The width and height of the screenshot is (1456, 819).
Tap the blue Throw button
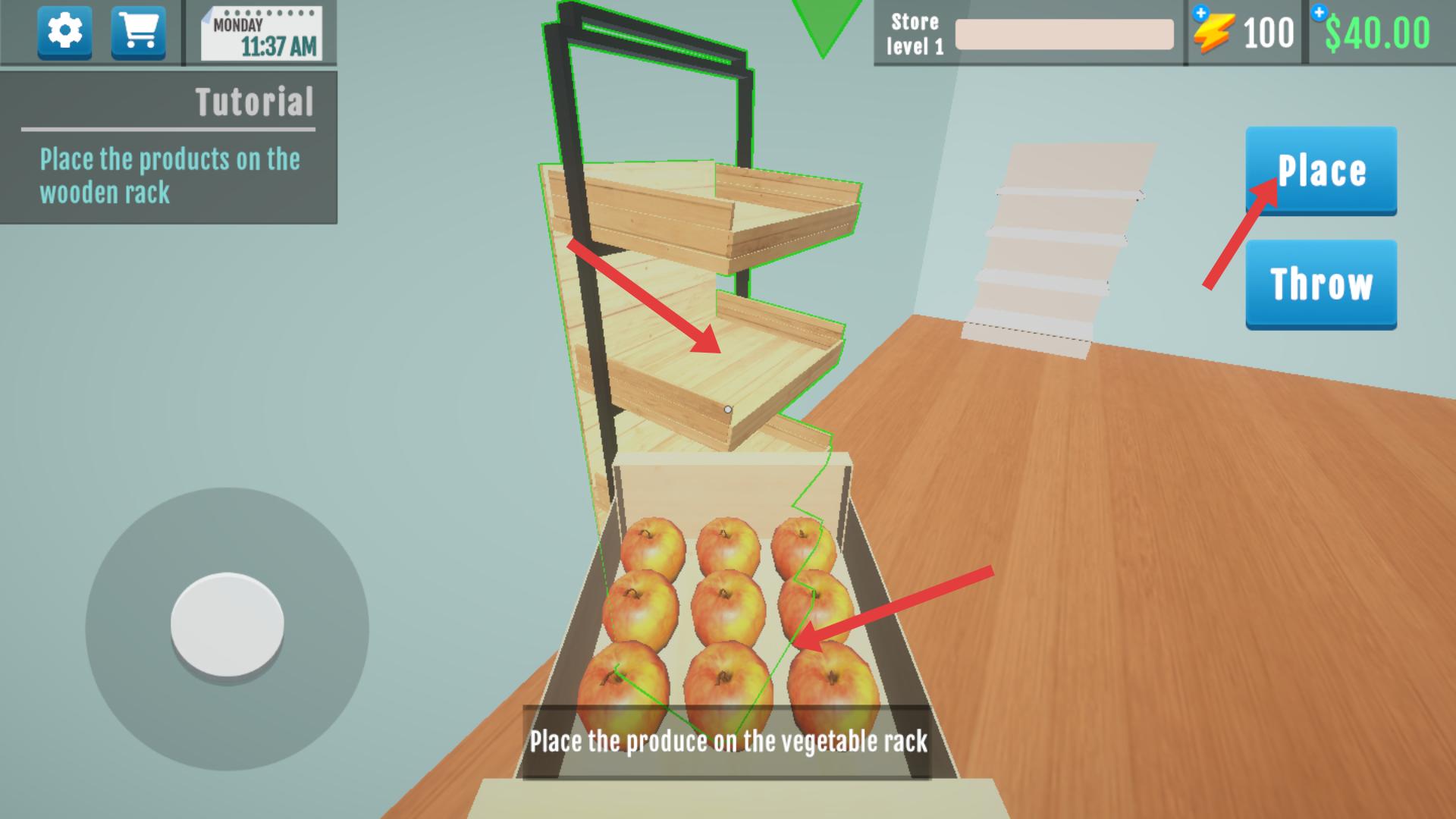click(1320, 284)
